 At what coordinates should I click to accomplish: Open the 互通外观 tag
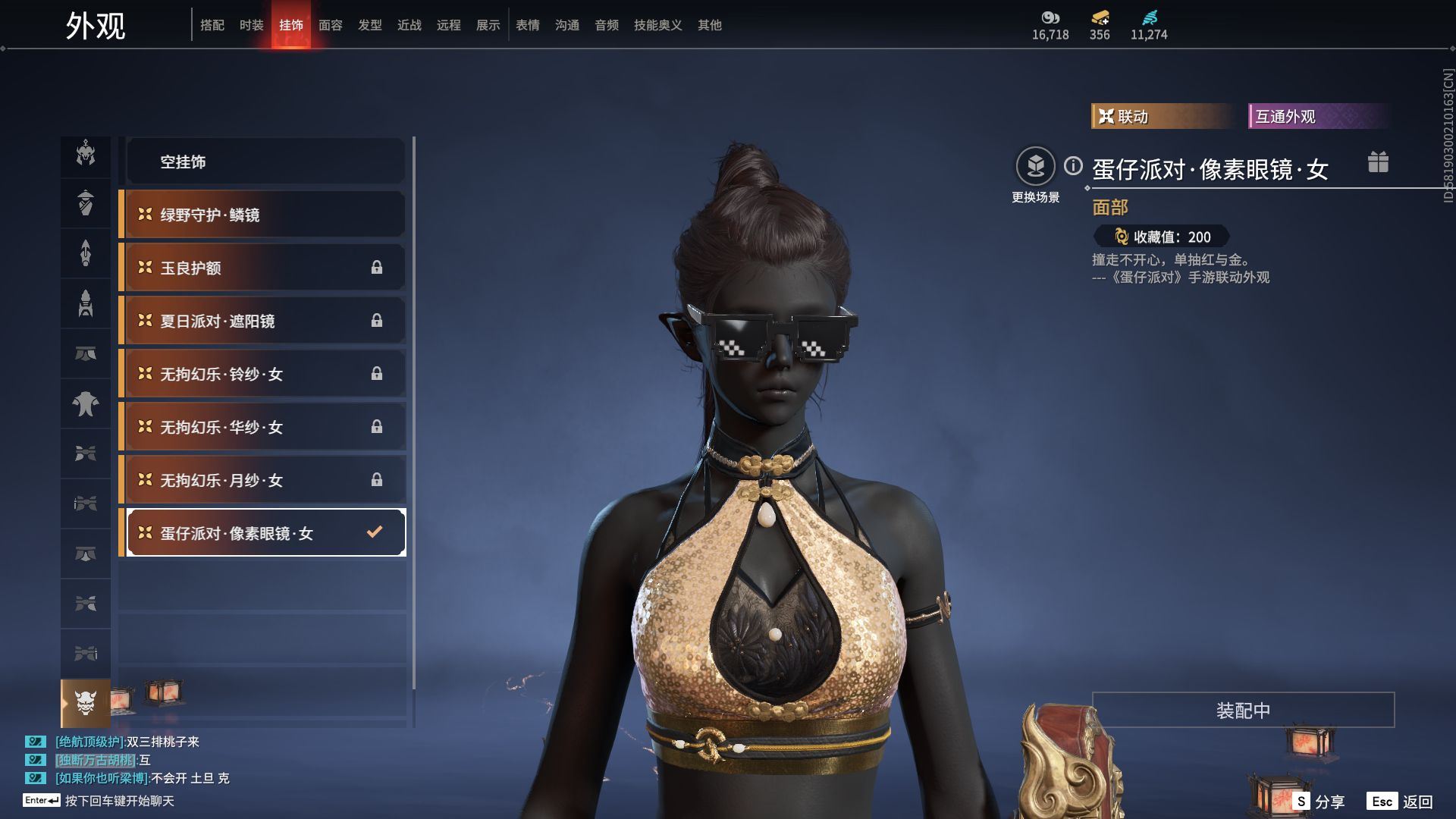pyautogui.click(x=1316, y=116)
